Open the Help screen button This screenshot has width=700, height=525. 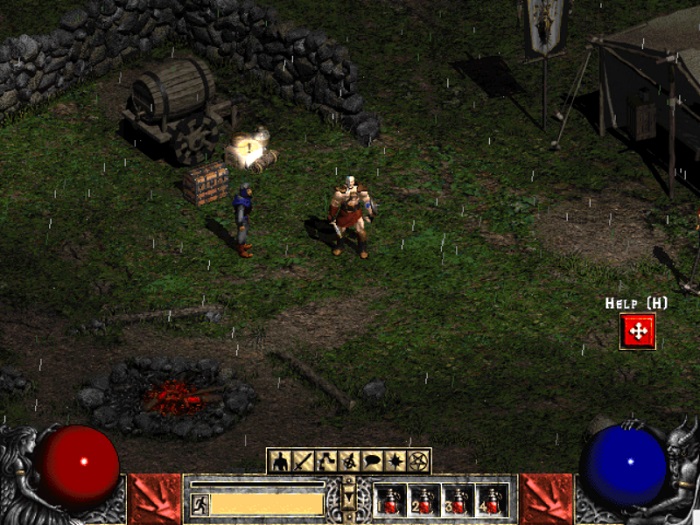[x=637, y=331]
